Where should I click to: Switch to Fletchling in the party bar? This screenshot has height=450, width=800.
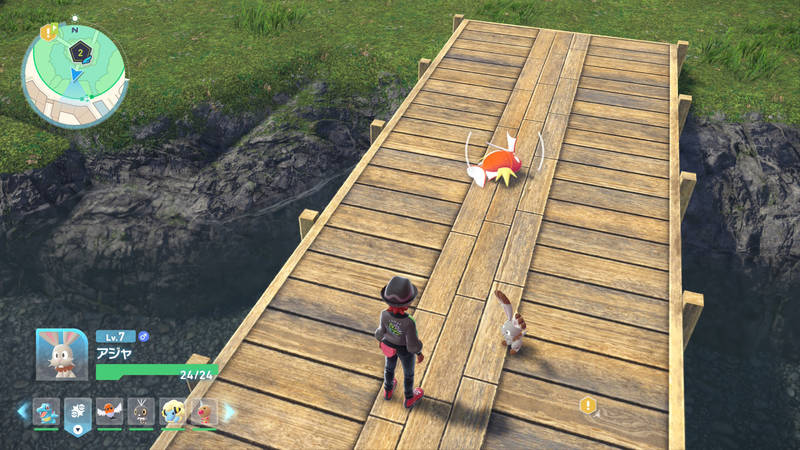(x=110, y=410)
